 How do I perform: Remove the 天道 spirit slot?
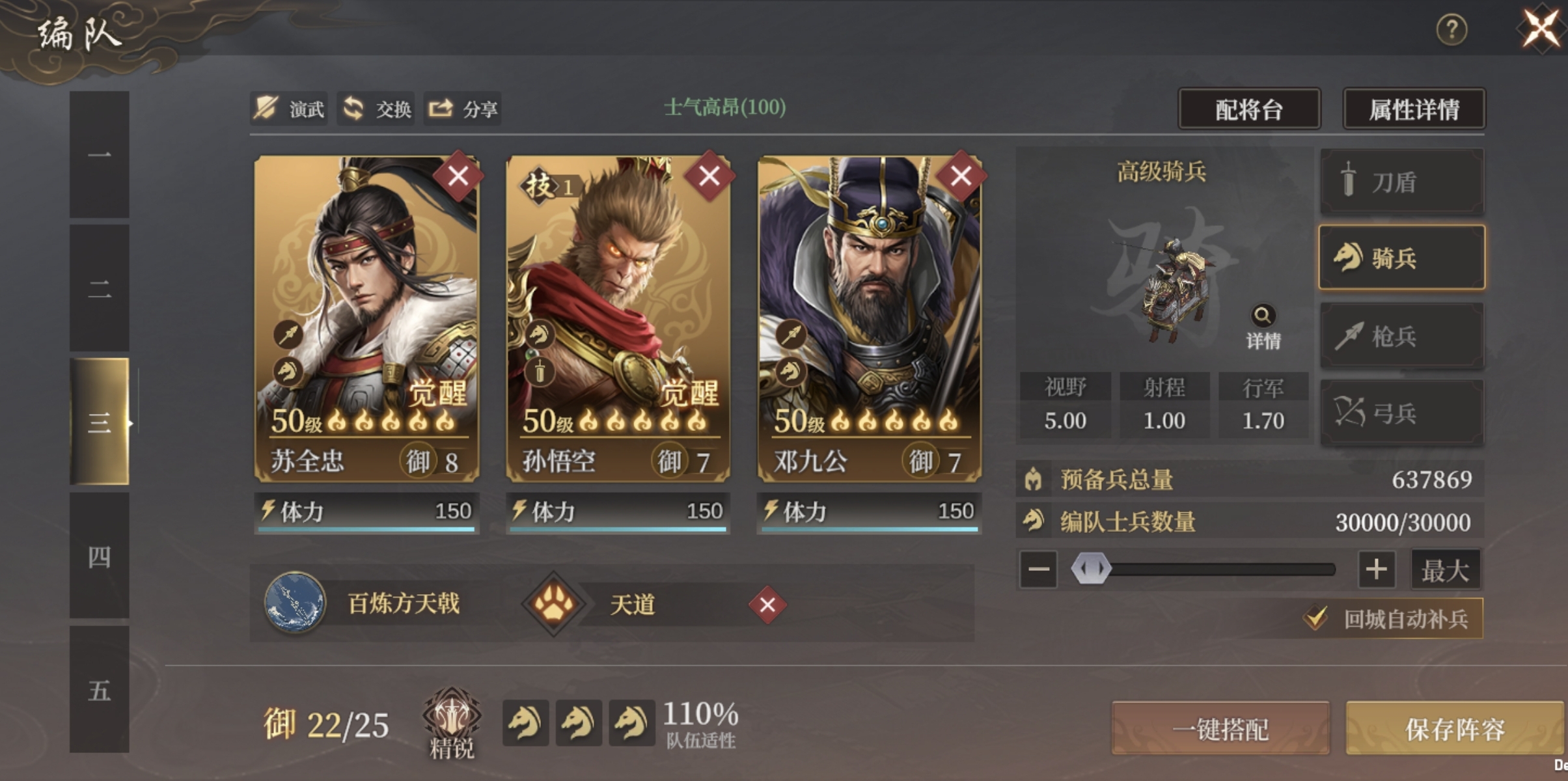click(x=767, y=605)
